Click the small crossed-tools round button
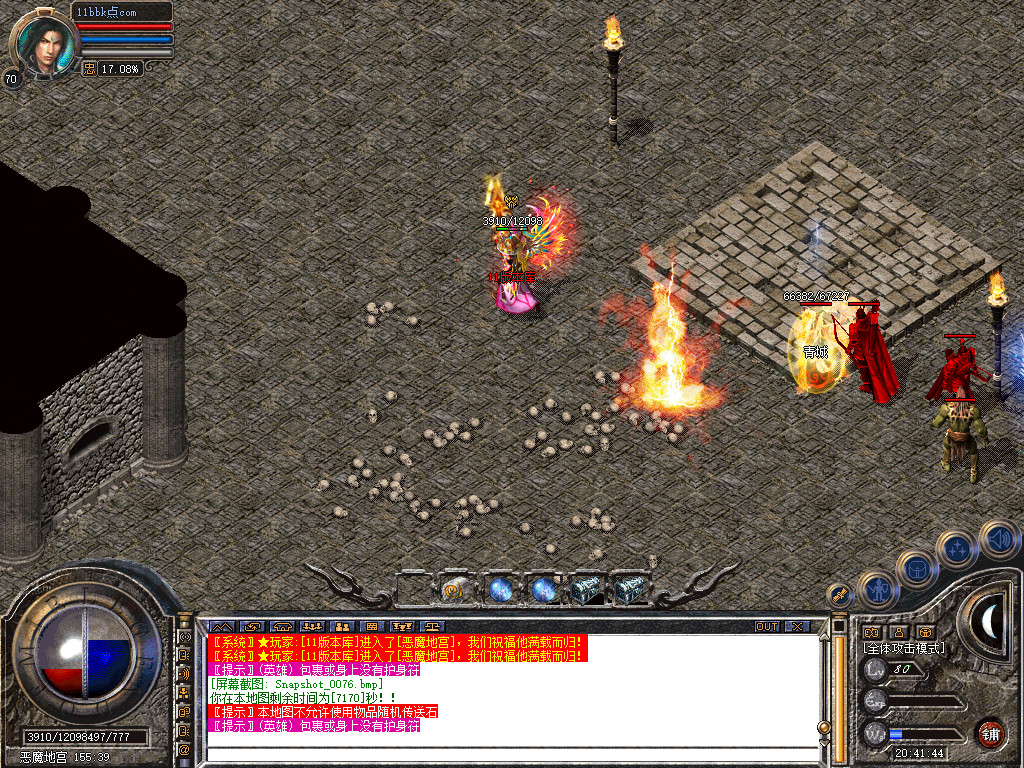This screenshot has width=1024, height=768. pos(838,593)
